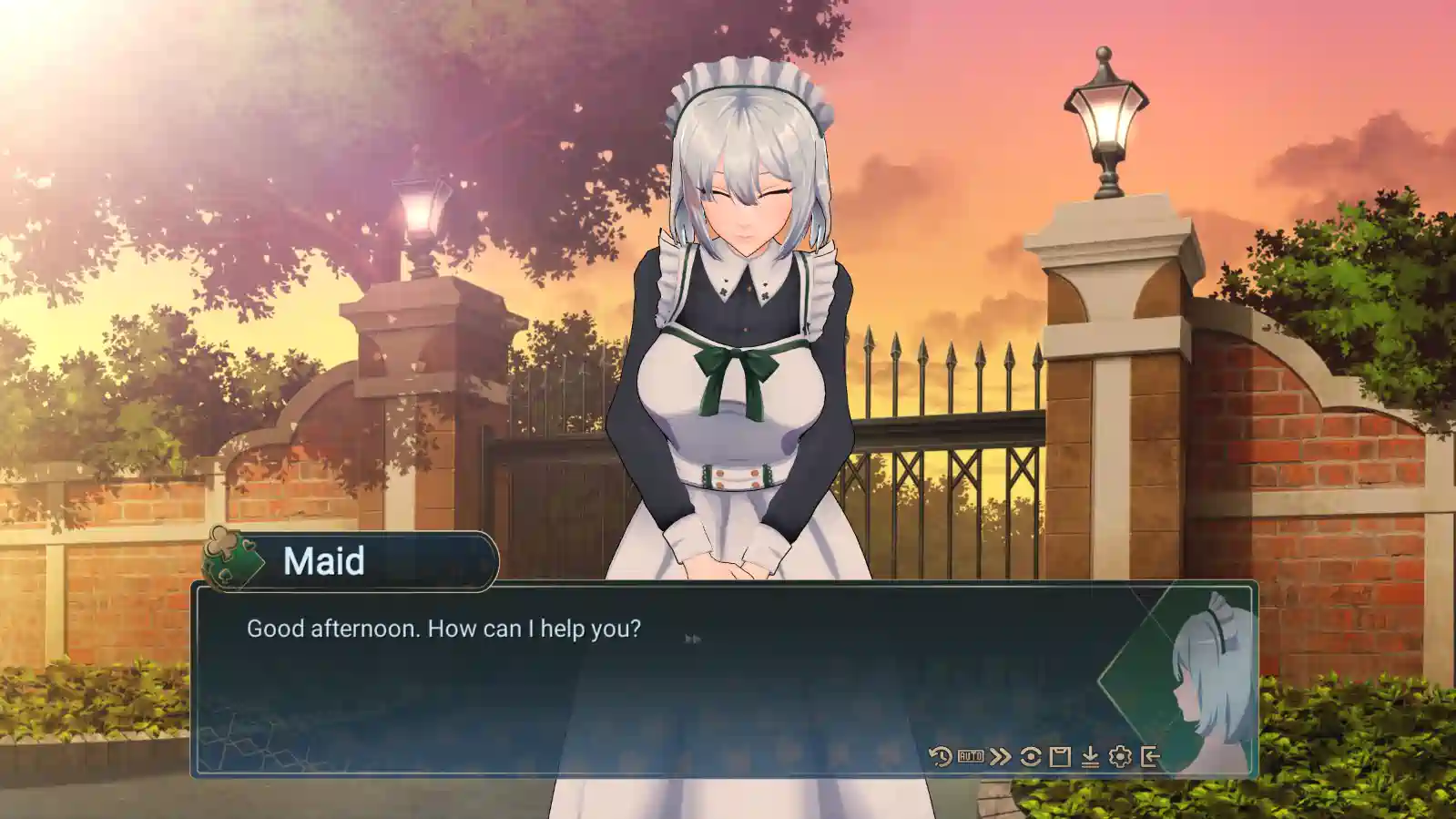
Task: Toggle AUTO text advance mode
Action: [971, 756]
